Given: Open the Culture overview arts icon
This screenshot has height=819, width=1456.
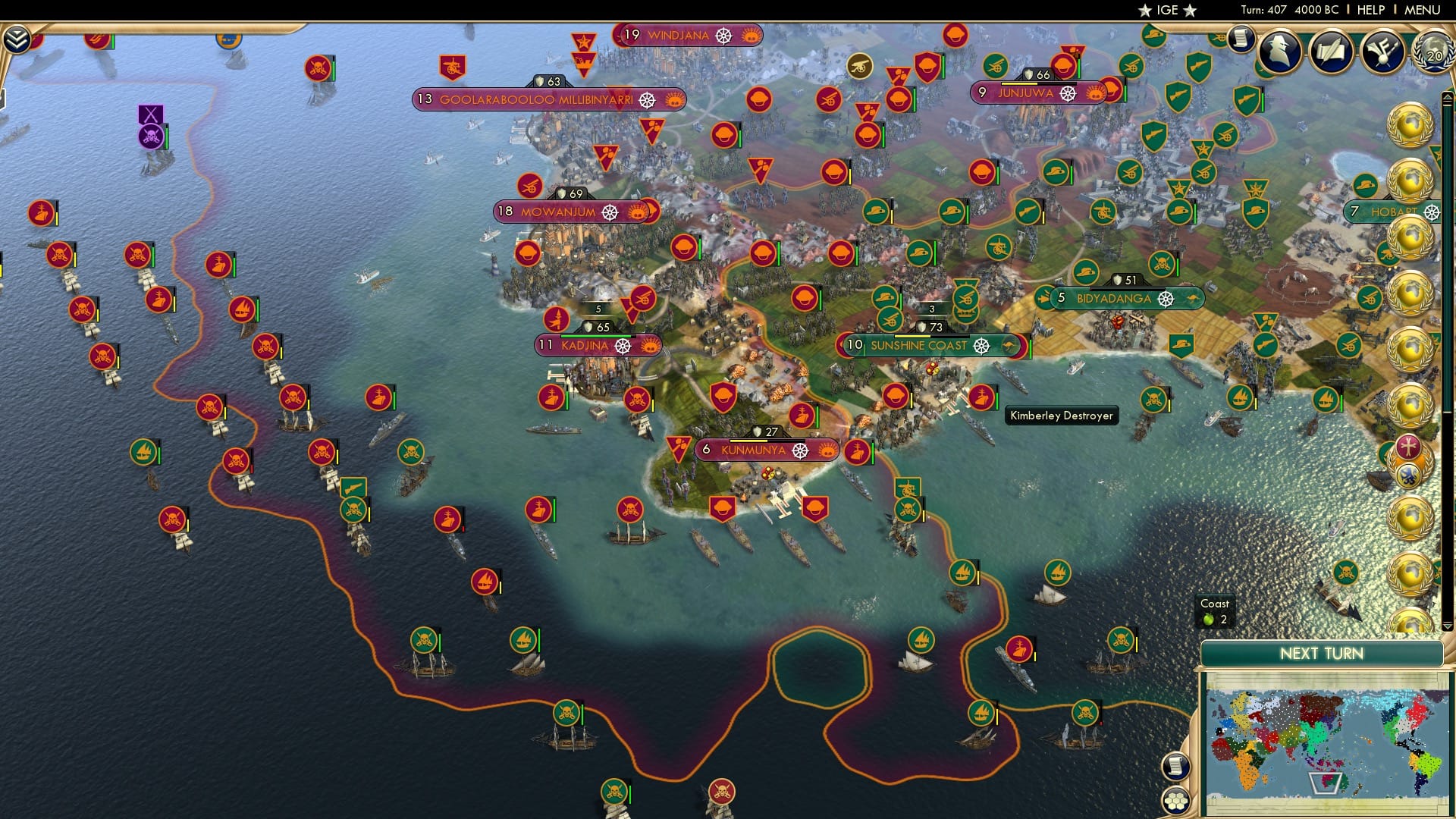Looking at the screenshot, I should click(x=1385, y=49).
